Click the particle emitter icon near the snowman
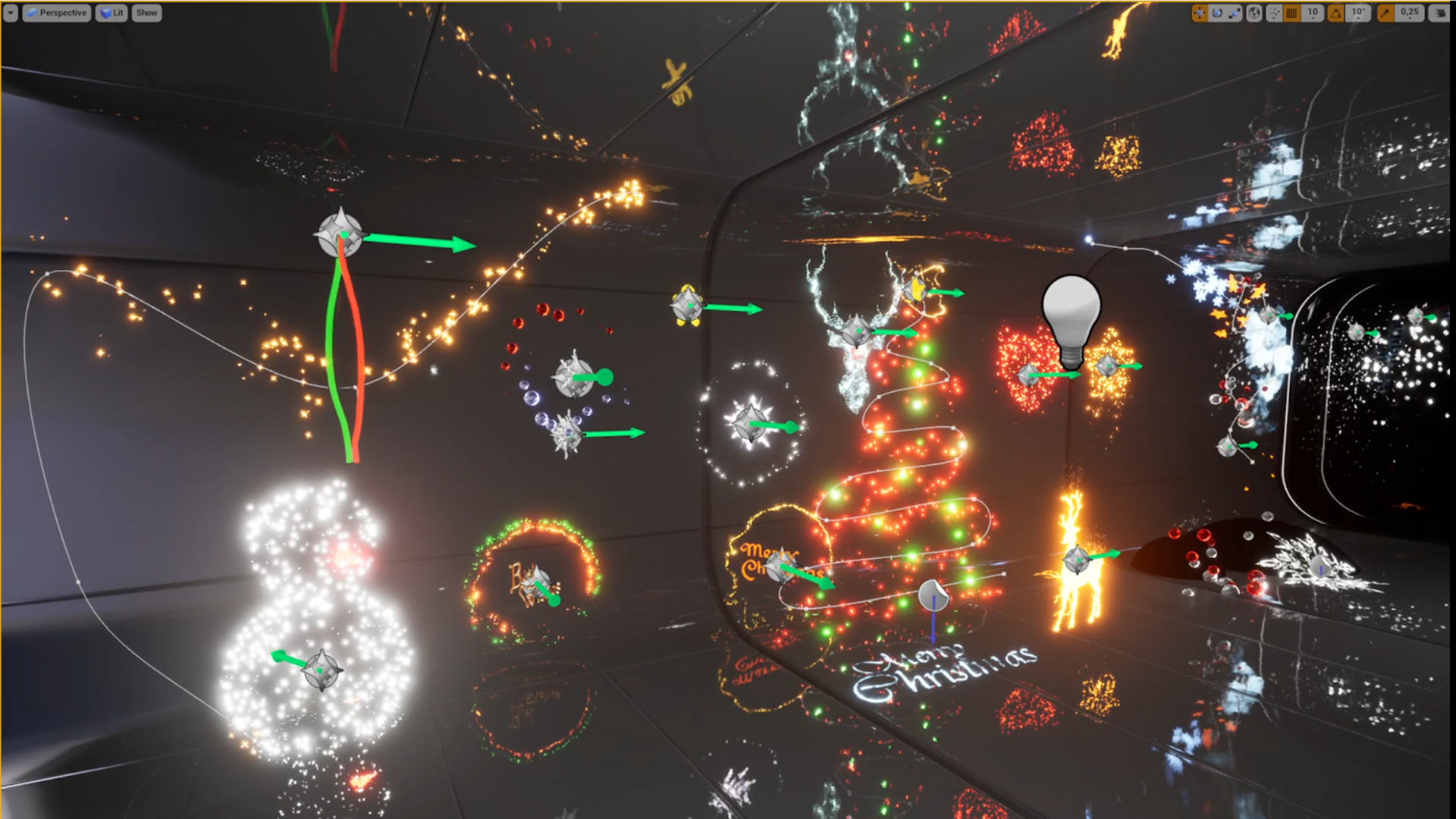 coord(322,670)
